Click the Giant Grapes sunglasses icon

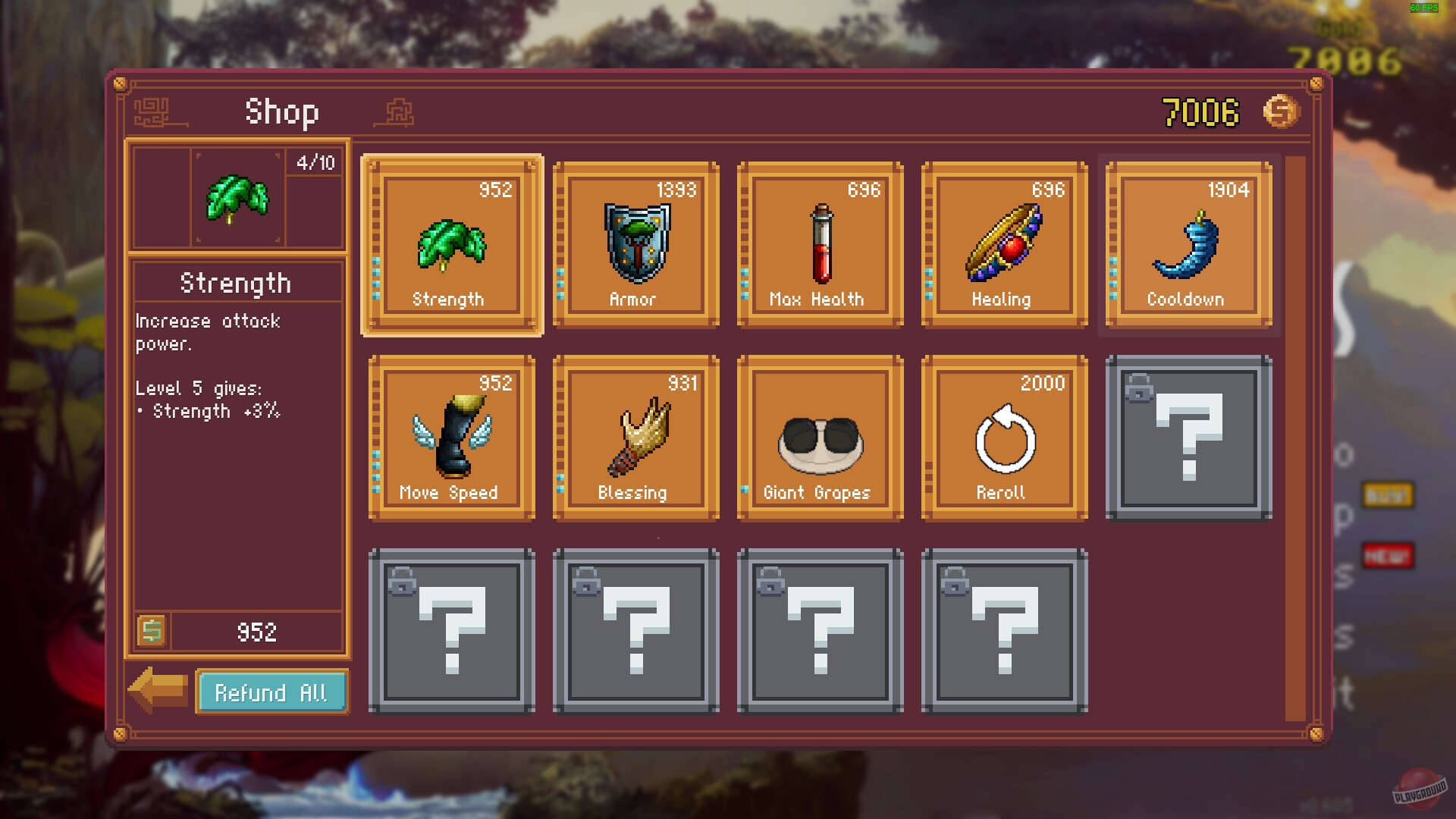pos(821,438)
